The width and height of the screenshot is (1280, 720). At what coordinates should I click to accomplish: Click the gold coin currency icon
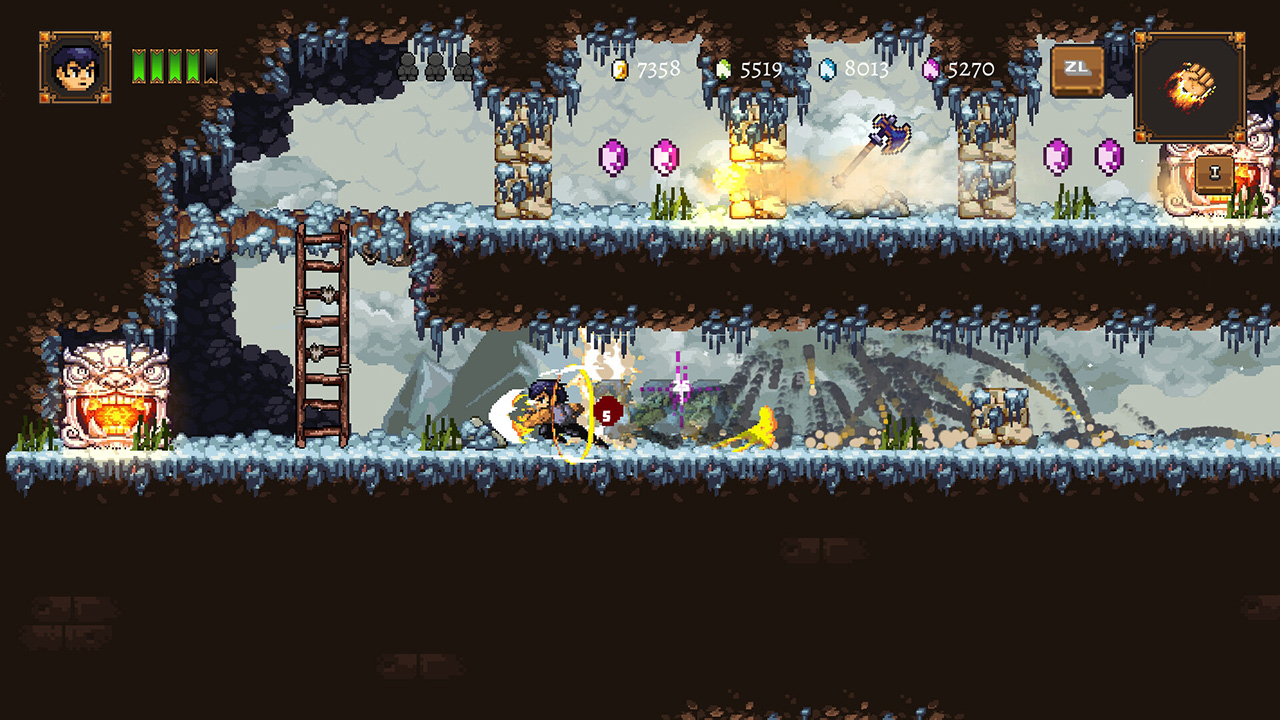click(621, 69)
